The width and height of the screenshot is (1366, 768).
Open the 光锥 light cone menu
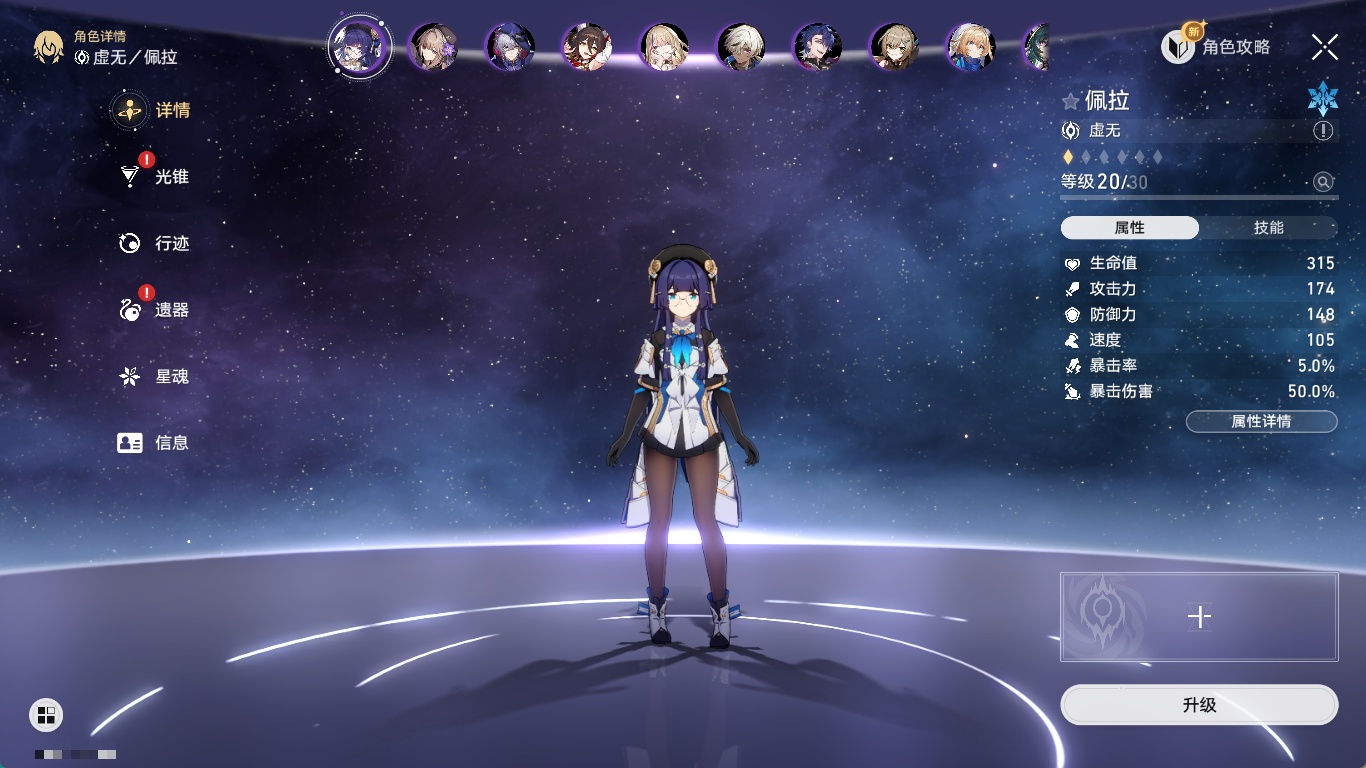coord(155,177)
